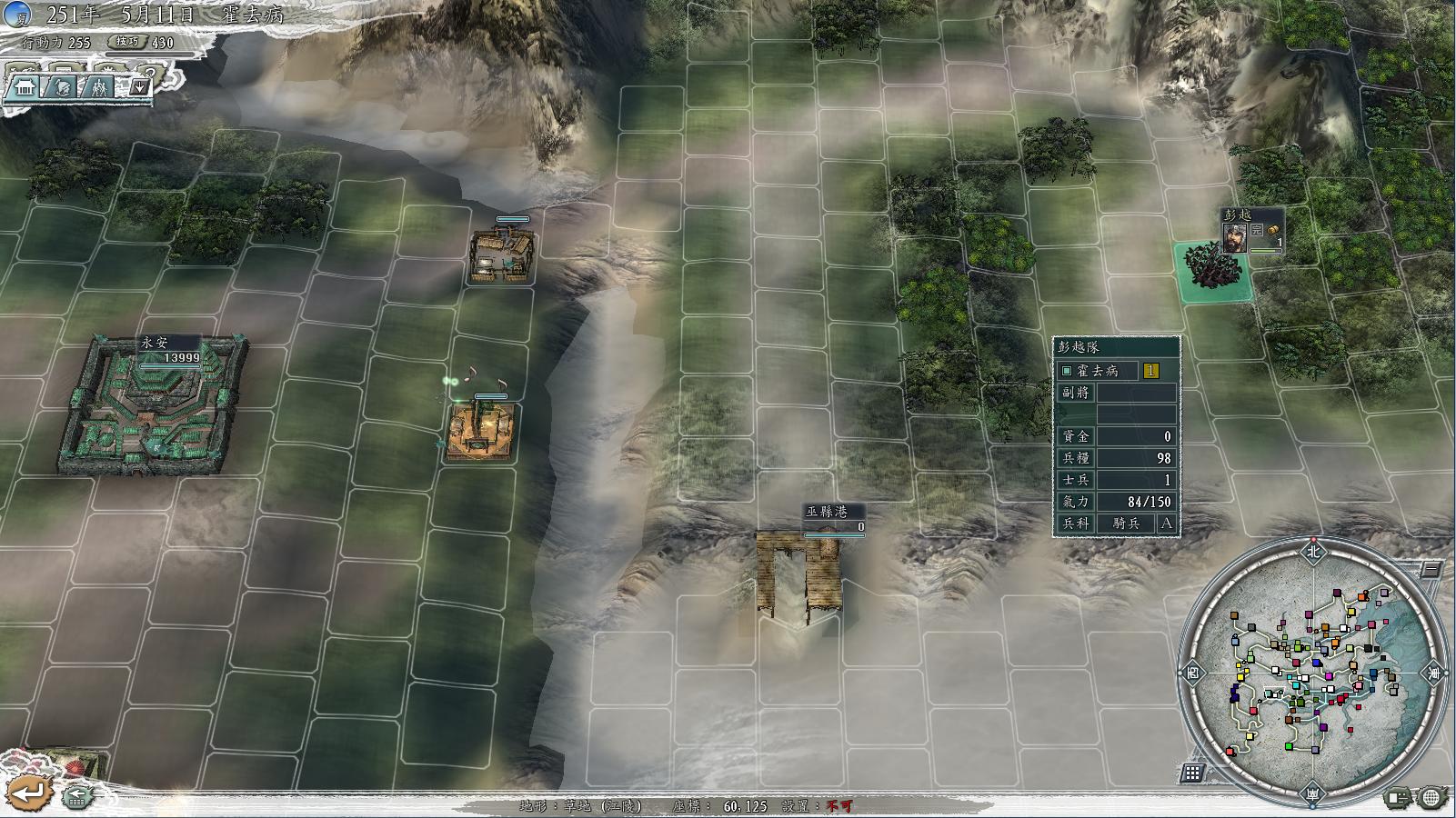
Task: Toggle the grid button beside the minimap
Action: (1192, 773)
